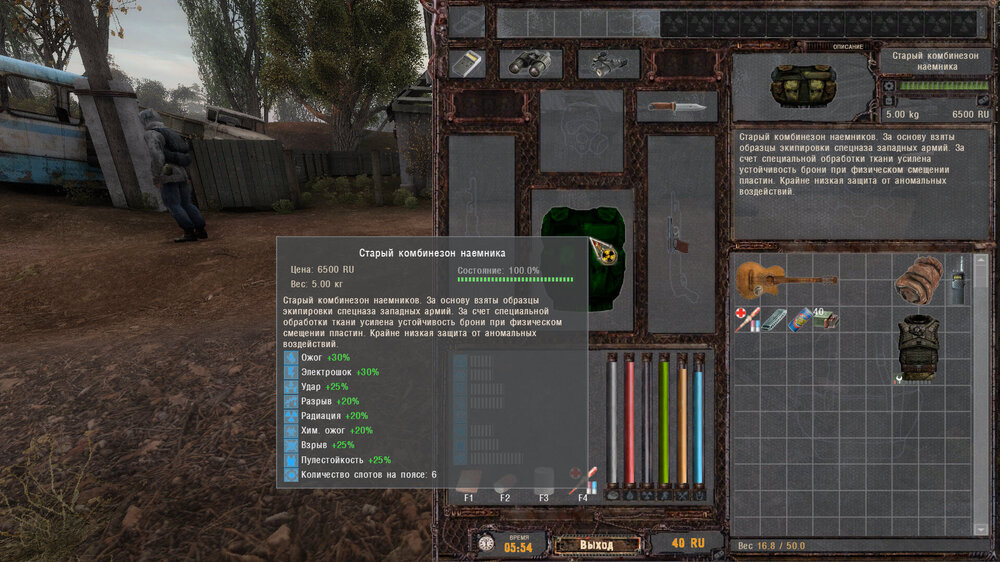
Task: Click the Выход exit button
Action: pos(597,544)
